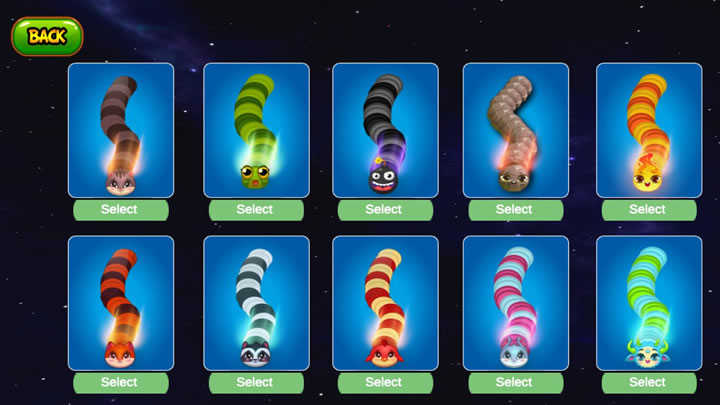Click Select beneath the red bird snake
The image size is (720, 405).
pos(384,382)
